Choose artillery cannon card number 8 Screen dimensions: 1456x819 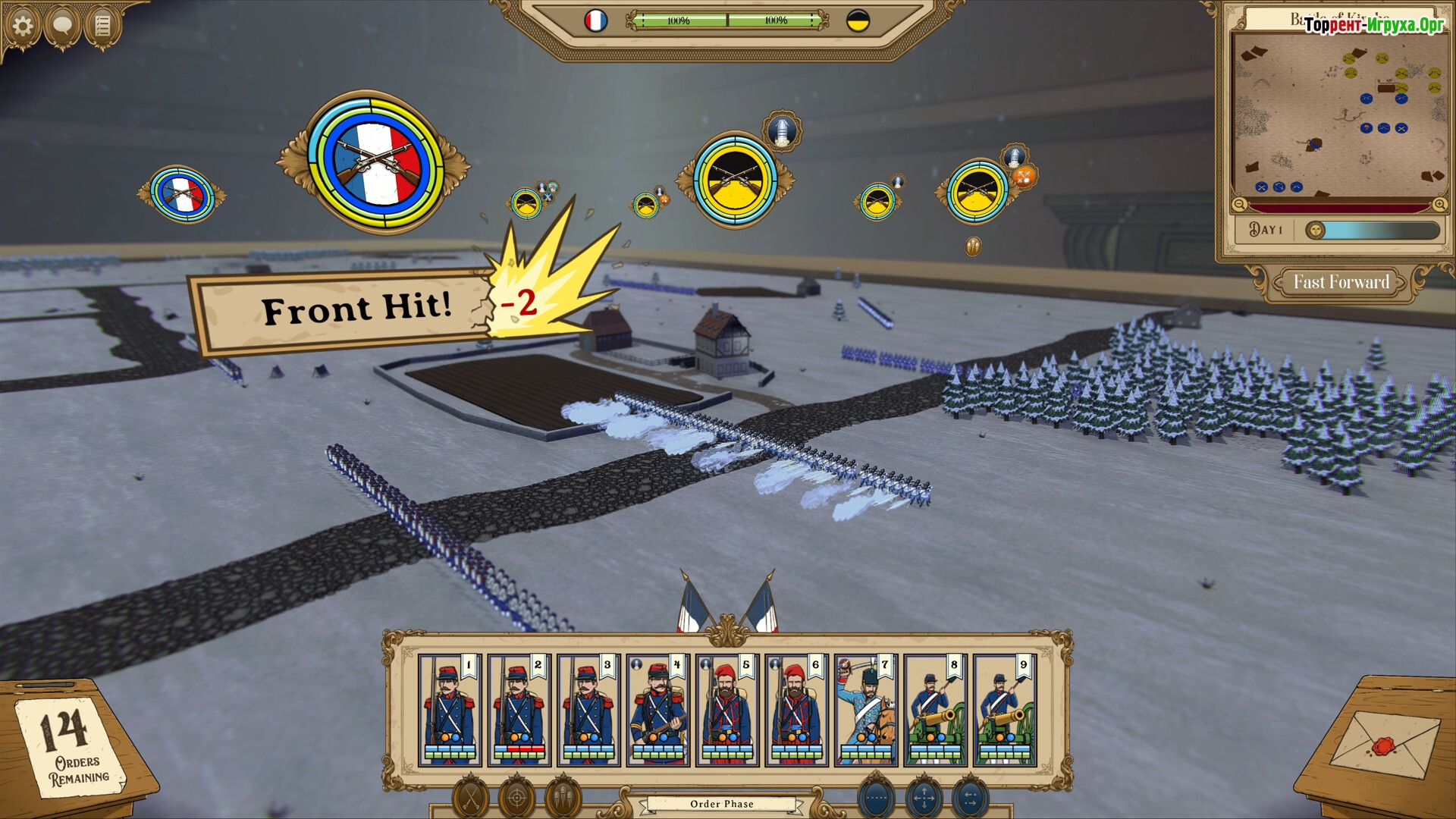pyautogui.click(x=935, y=710)
